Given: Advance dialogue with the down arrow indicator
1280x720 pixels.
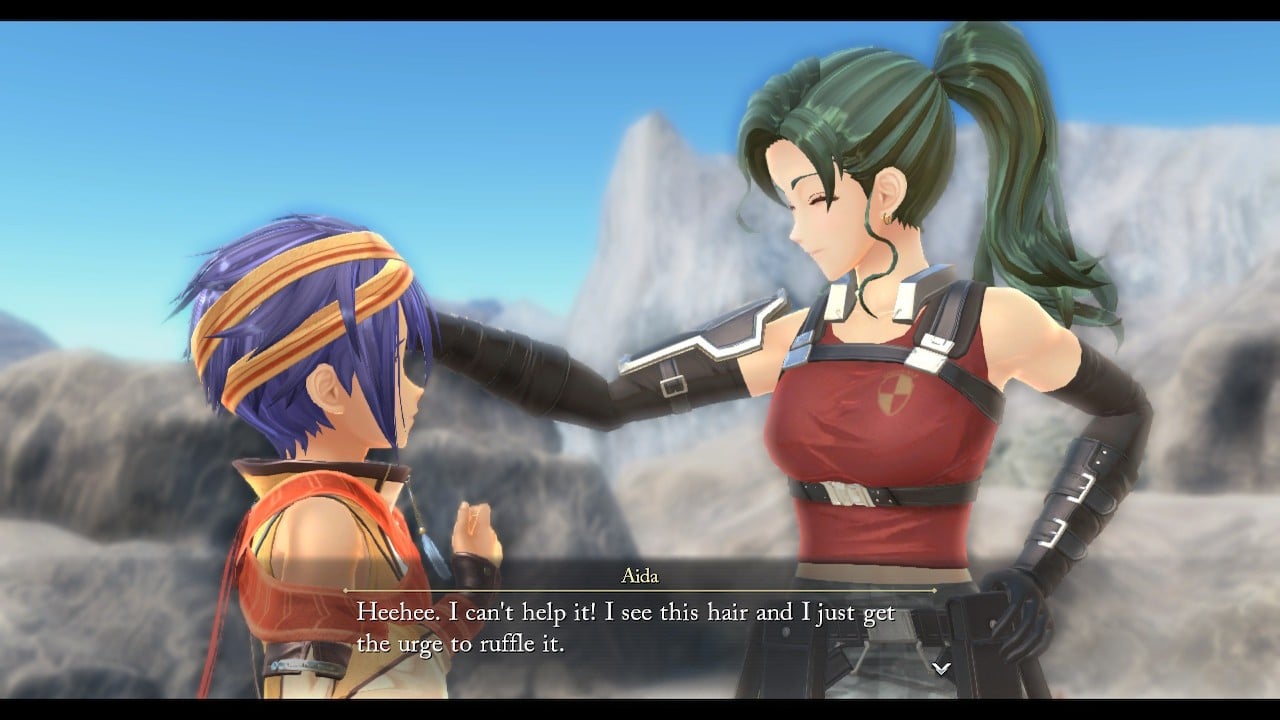Looking at the screenshot, I should 940,668.
